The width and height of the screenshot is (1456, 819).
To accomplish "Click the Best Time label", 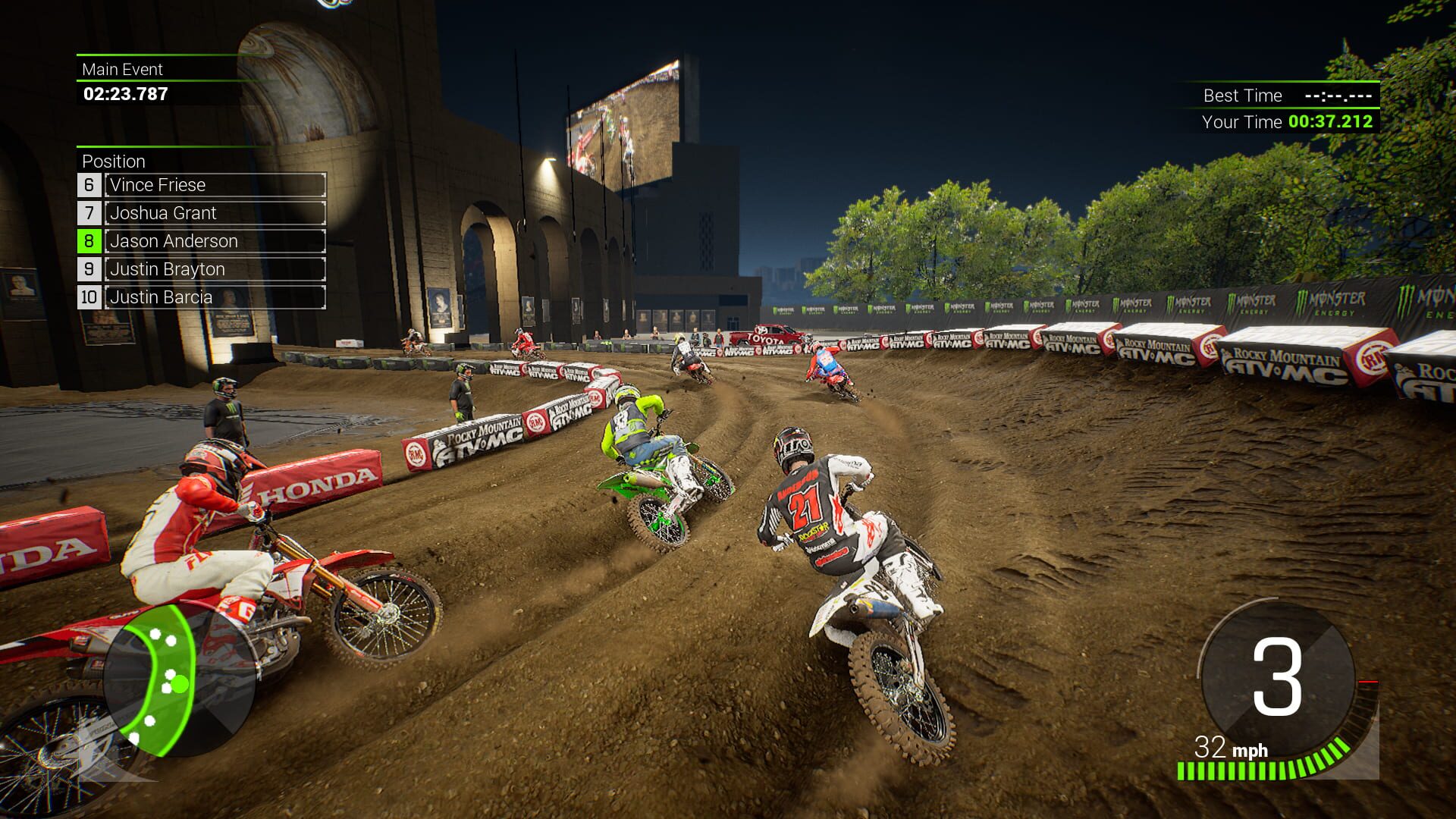I will pyautogui.click(x=1241, y=96).
